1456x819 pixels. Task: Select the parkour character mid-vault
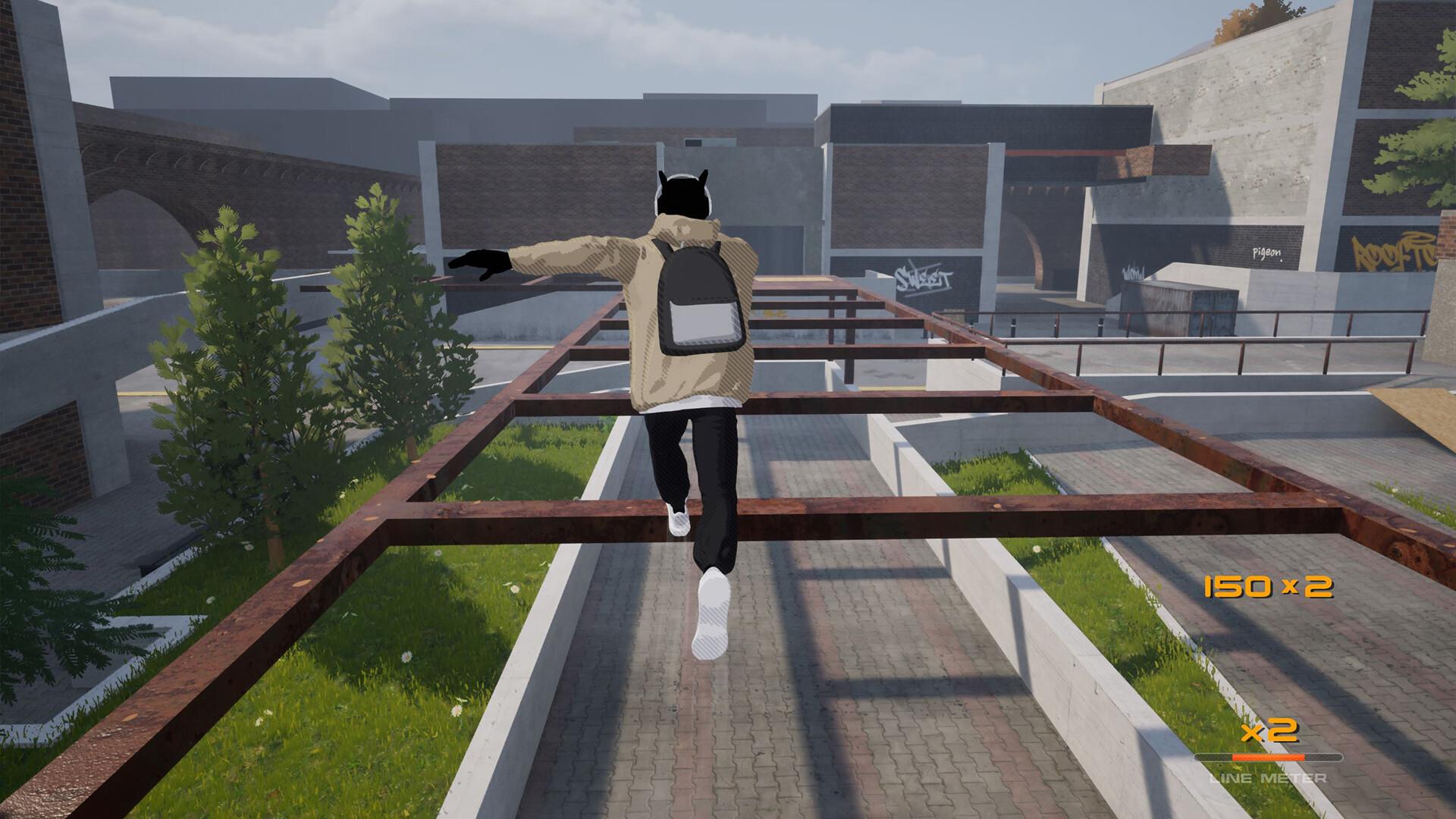tap(682, 341)
